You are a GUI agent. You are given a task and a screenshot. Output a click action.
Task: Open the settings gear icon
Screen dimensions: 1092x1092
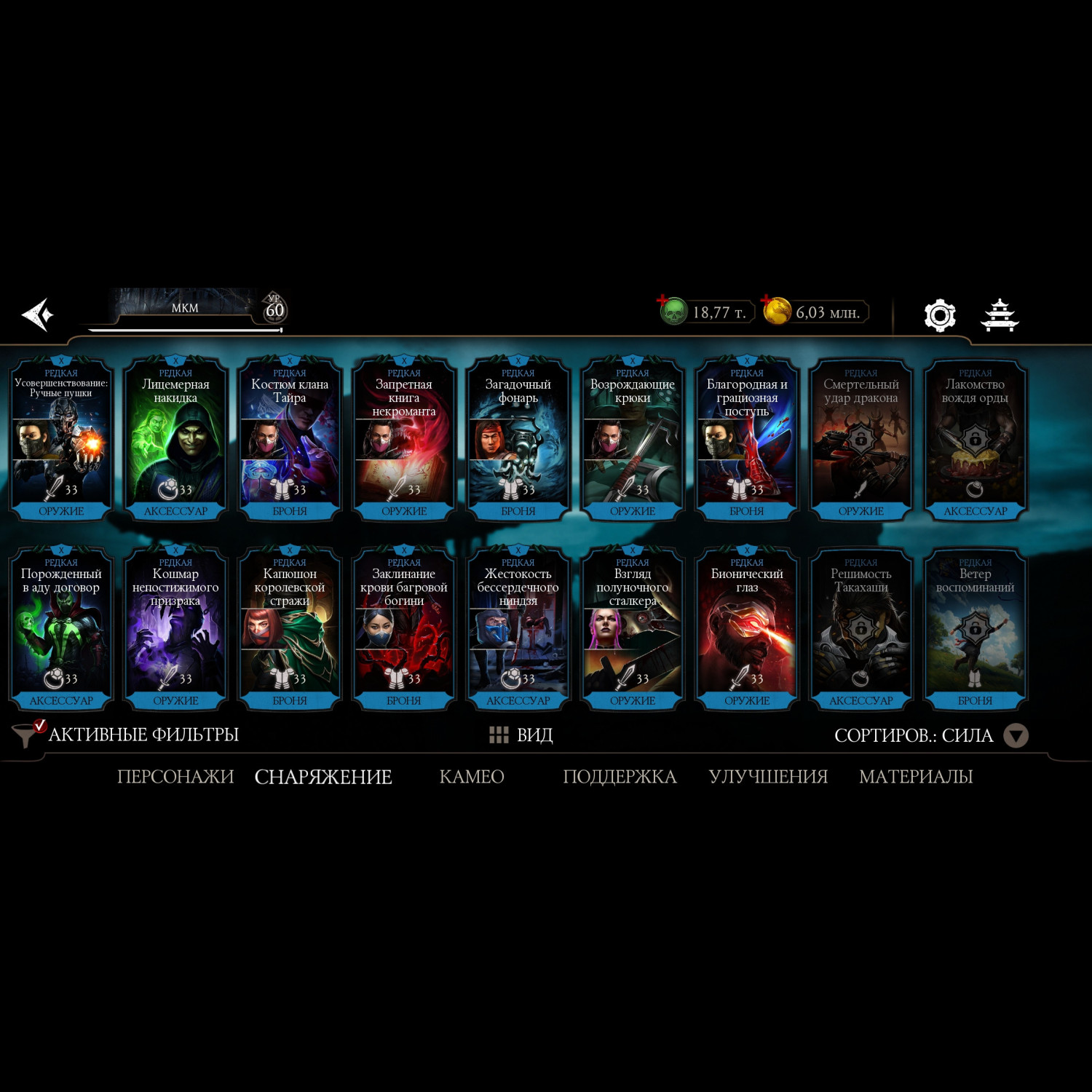click(x=939, y=315)
